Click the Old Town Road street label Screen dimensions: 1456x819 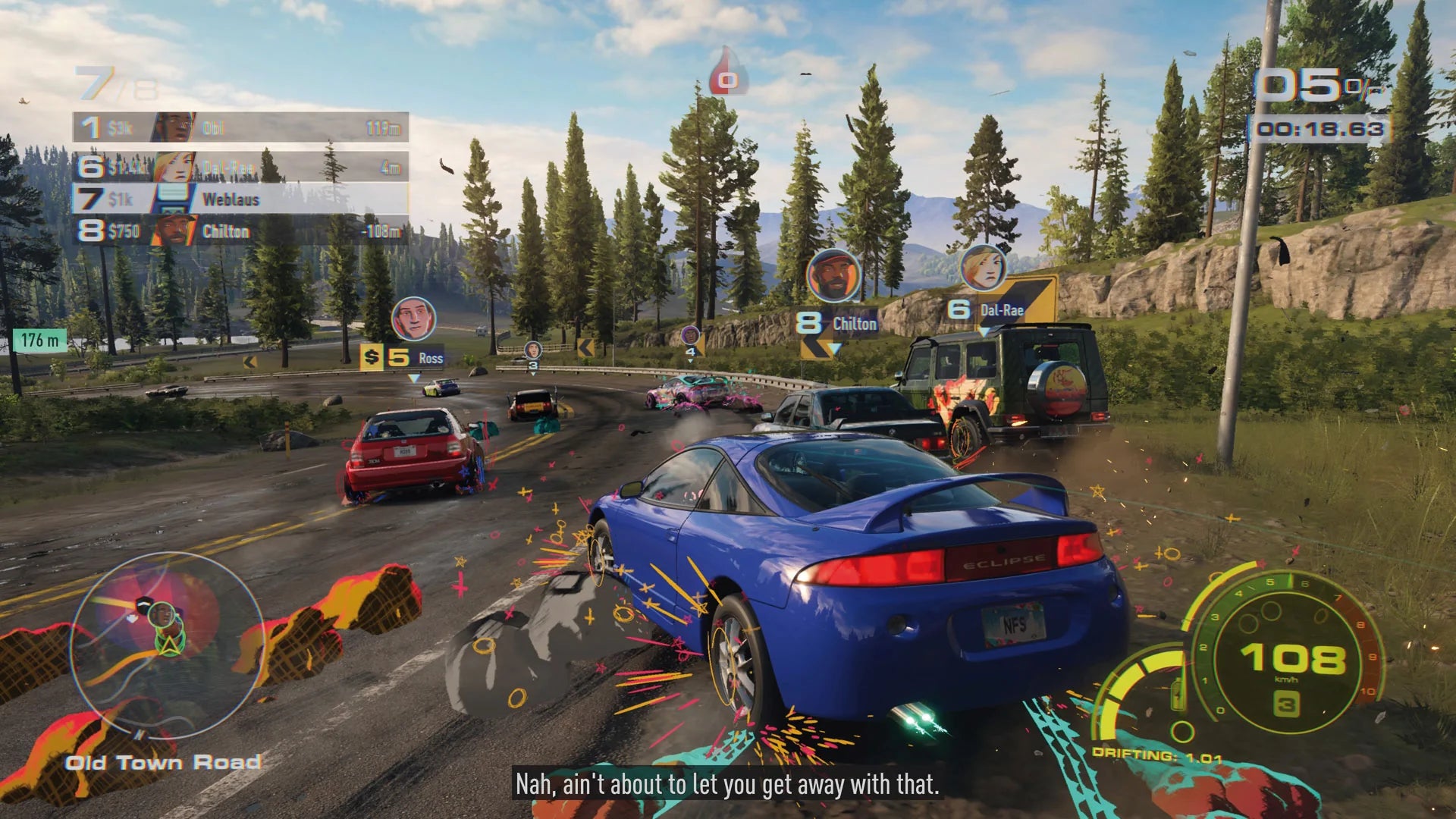point(162,763)
